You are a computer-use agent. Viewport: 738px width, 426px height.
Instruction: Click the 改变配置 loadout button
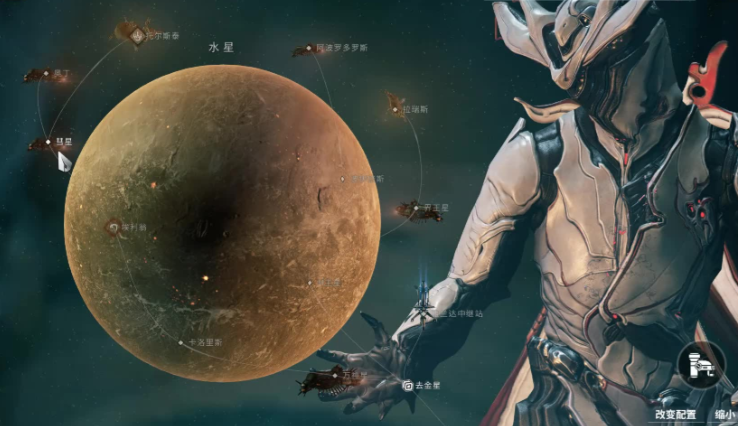coord(675,414)
